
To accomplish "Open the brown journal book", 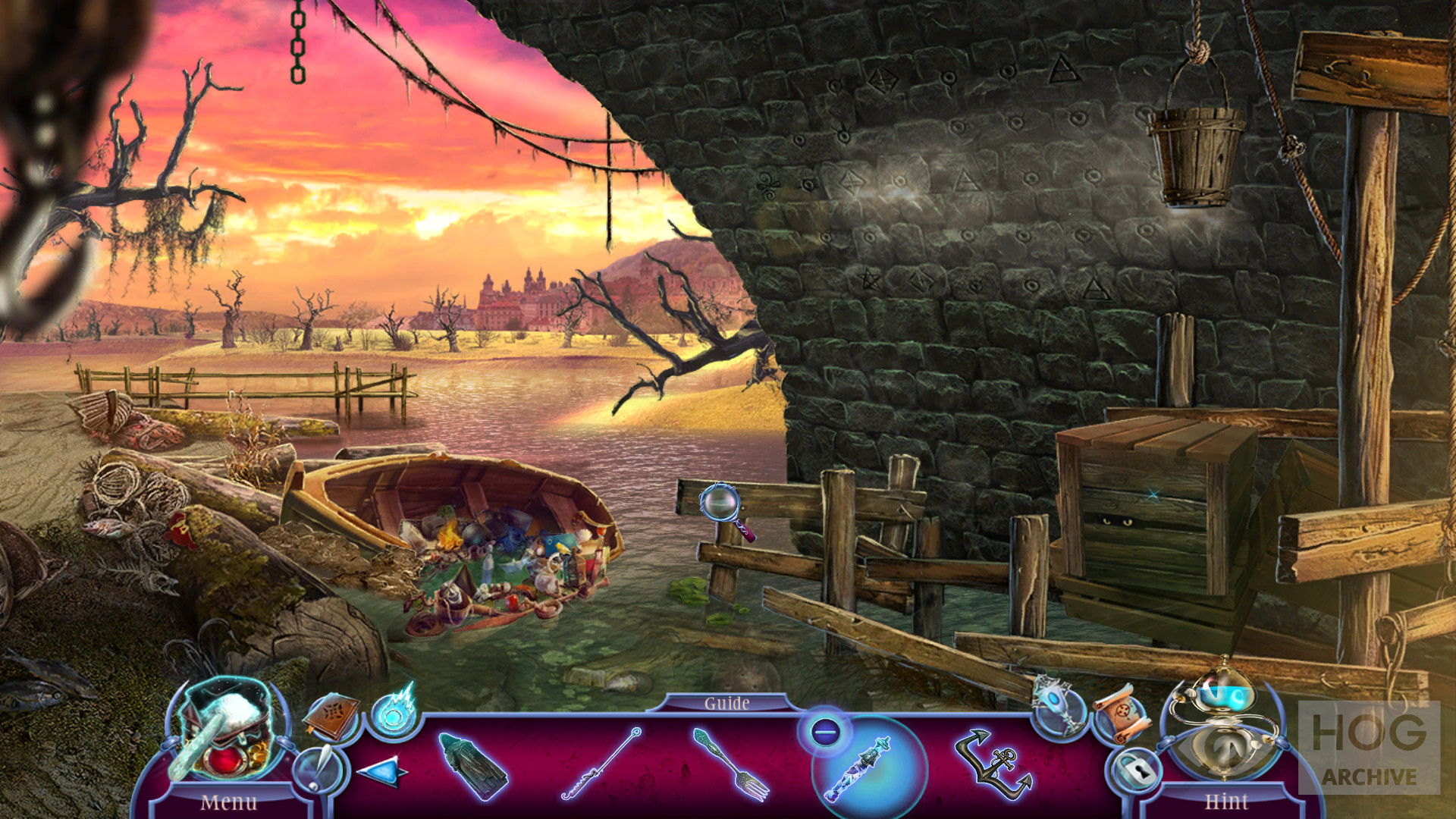I will pos(331,715).
